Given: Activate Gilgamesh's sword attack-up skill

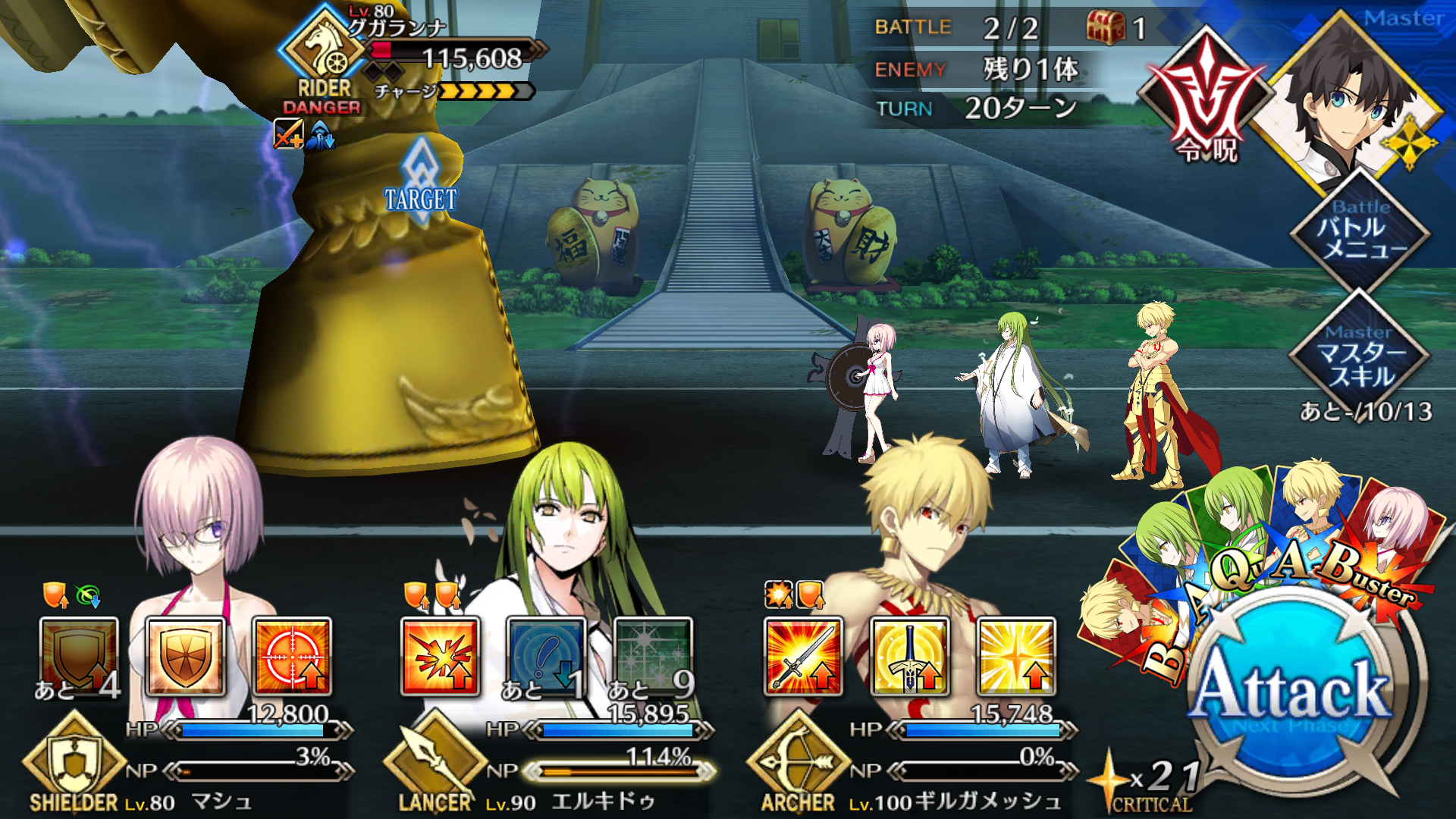Looking at the screenshot, I should coord(803,657).
